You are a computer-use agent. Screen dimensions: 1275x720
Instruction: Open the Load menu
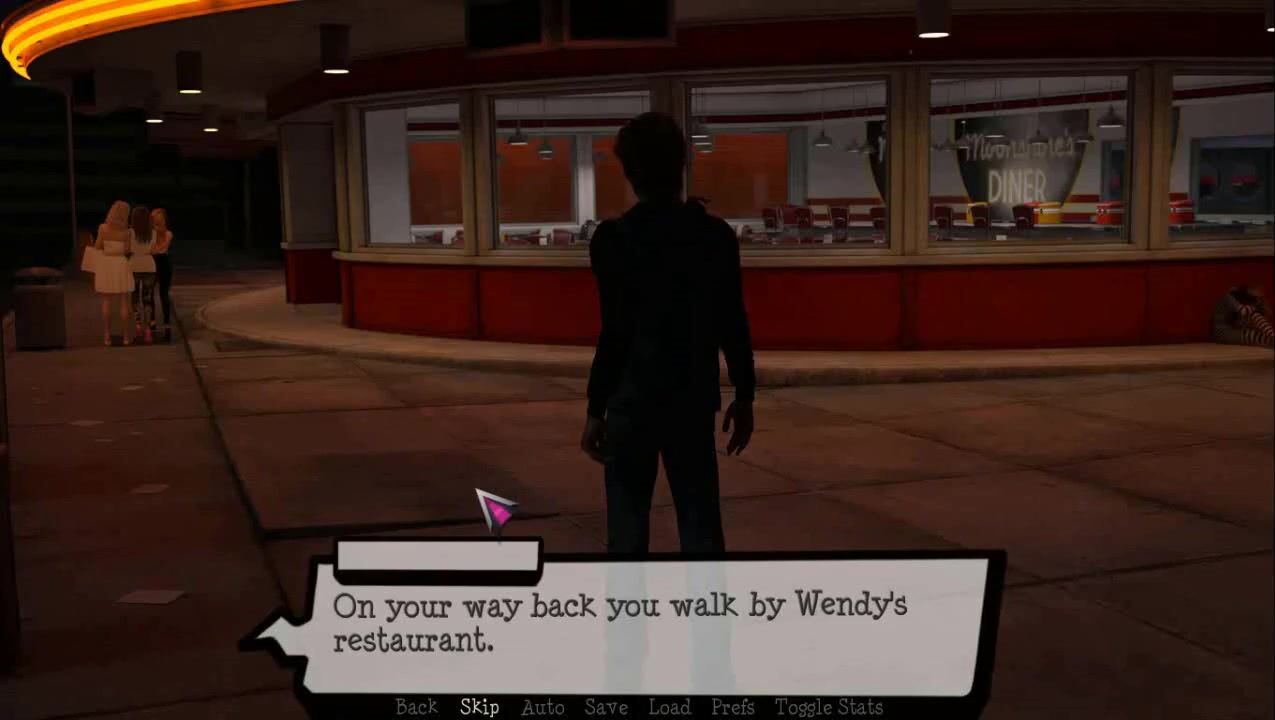[x=669, y=707]
